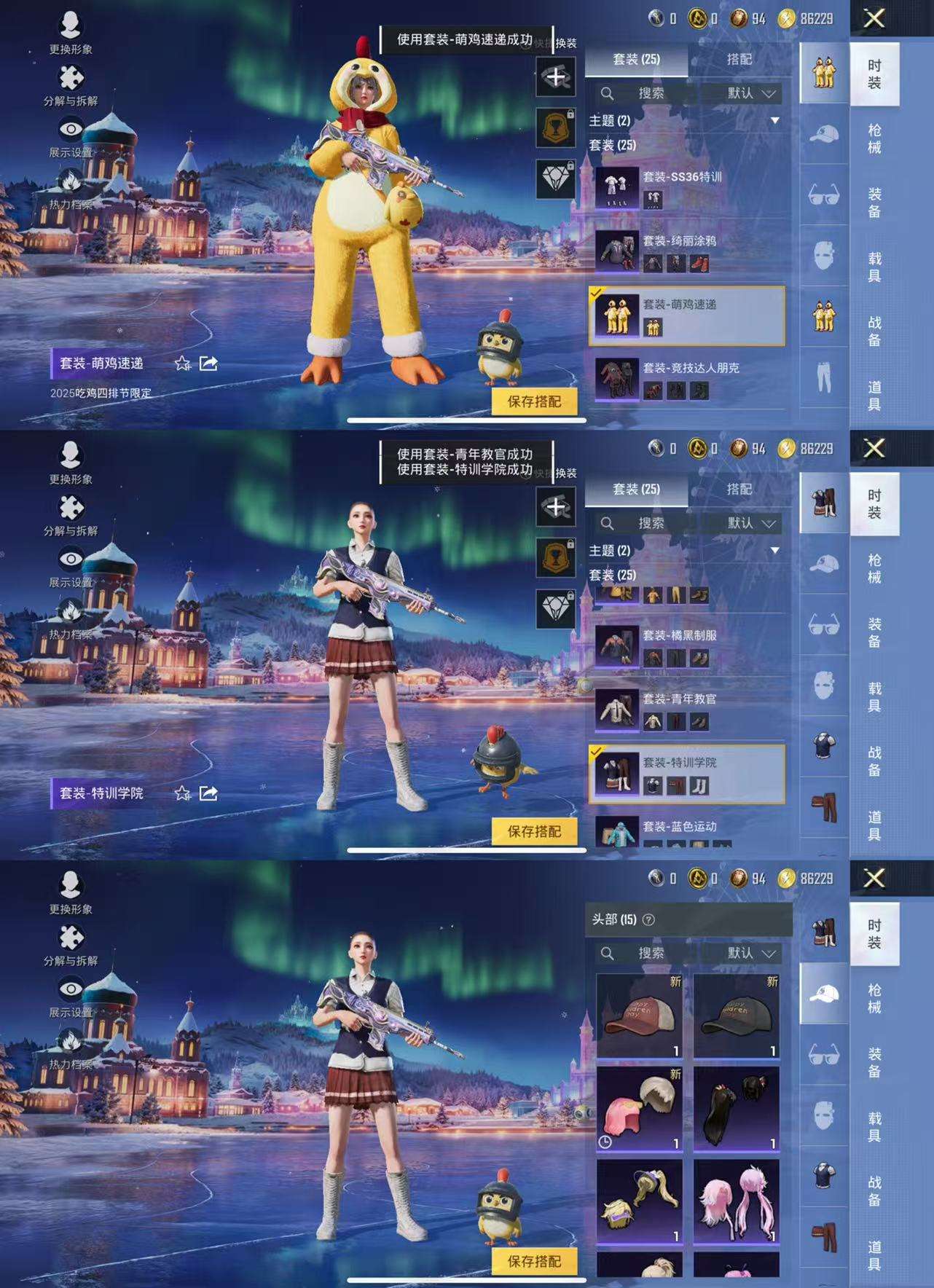Select the glasses category icon
934x1288 pixels.
click(x=824, y=192)
